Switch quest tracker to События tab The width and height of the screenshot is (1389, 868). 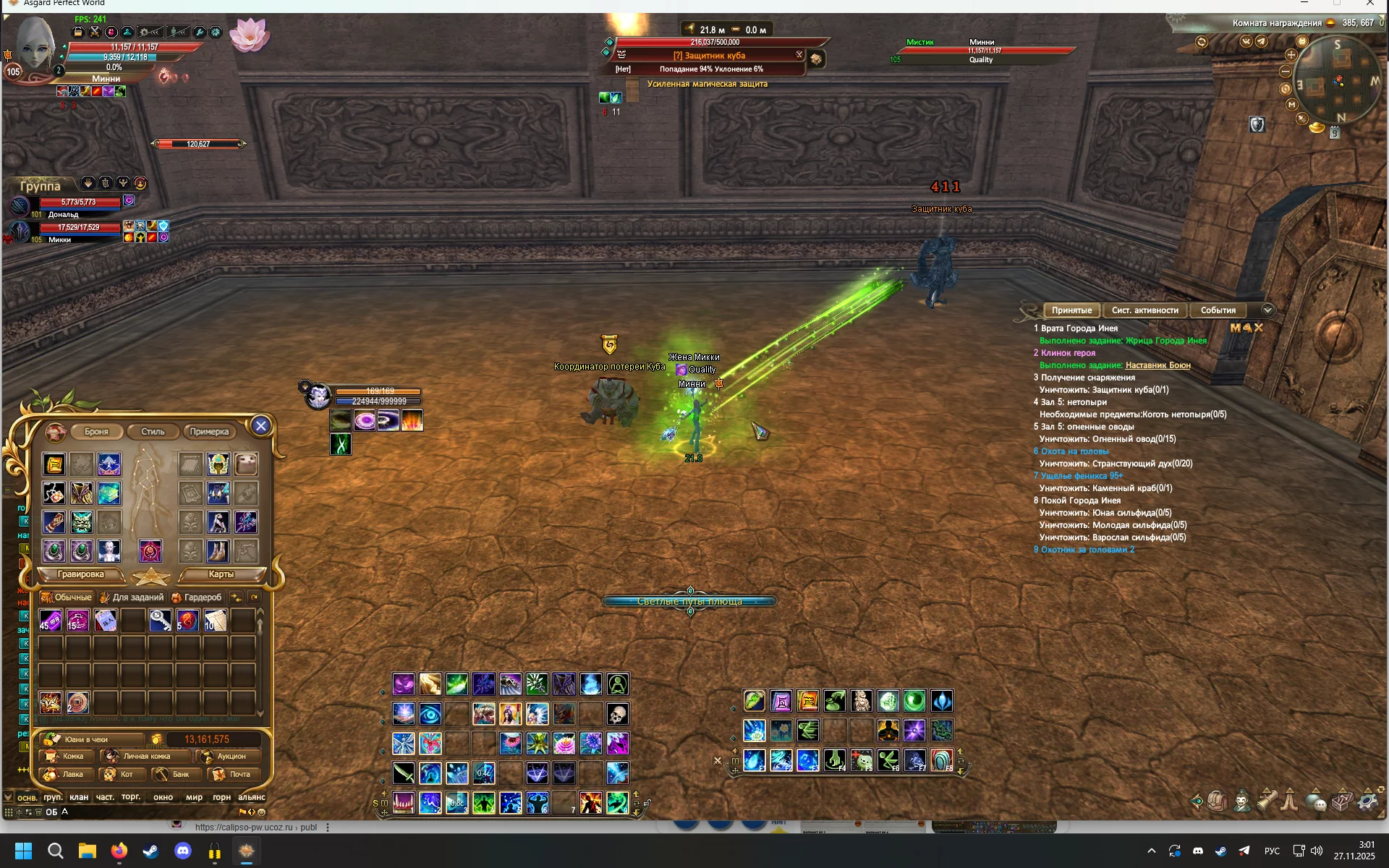click(1218, 310)
